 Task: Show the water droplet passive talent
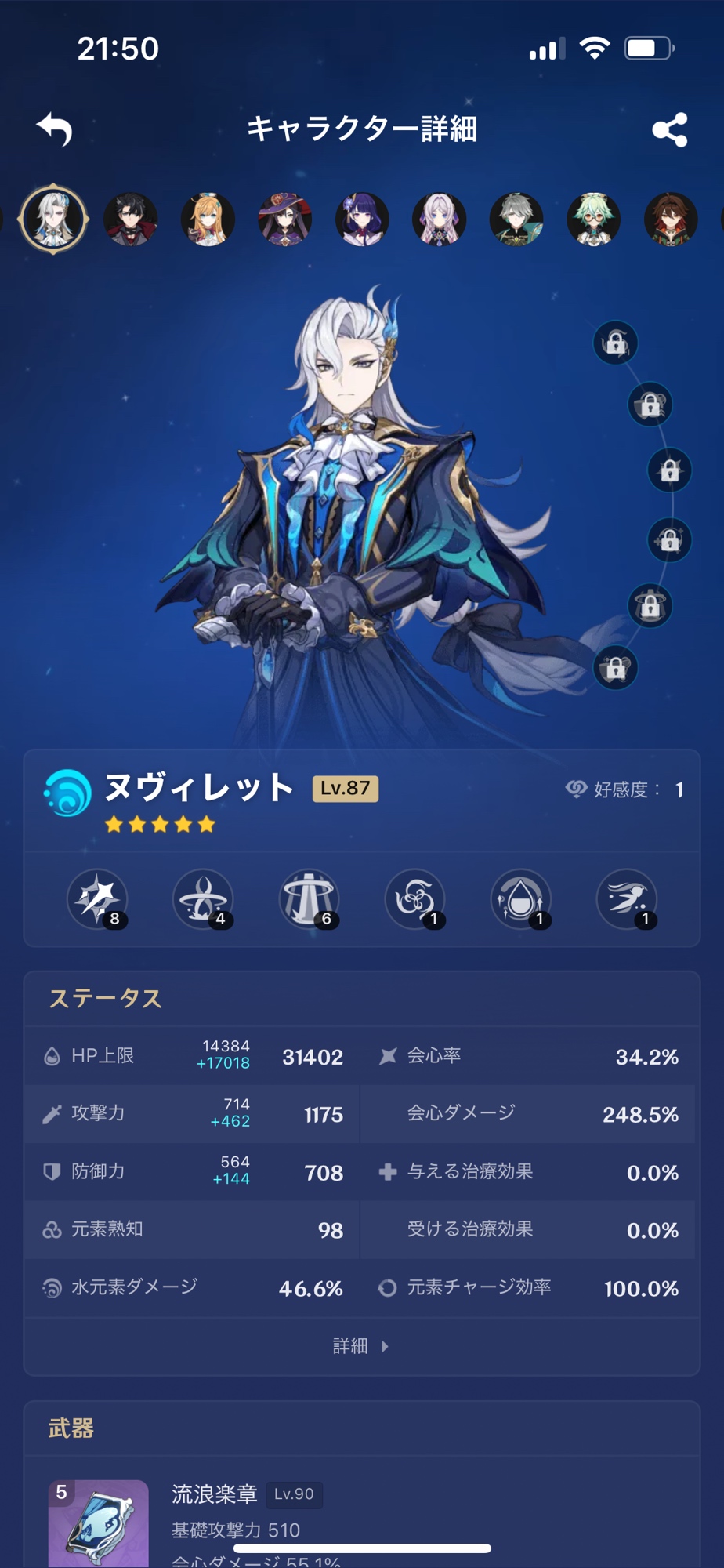(x=520, y=899)
